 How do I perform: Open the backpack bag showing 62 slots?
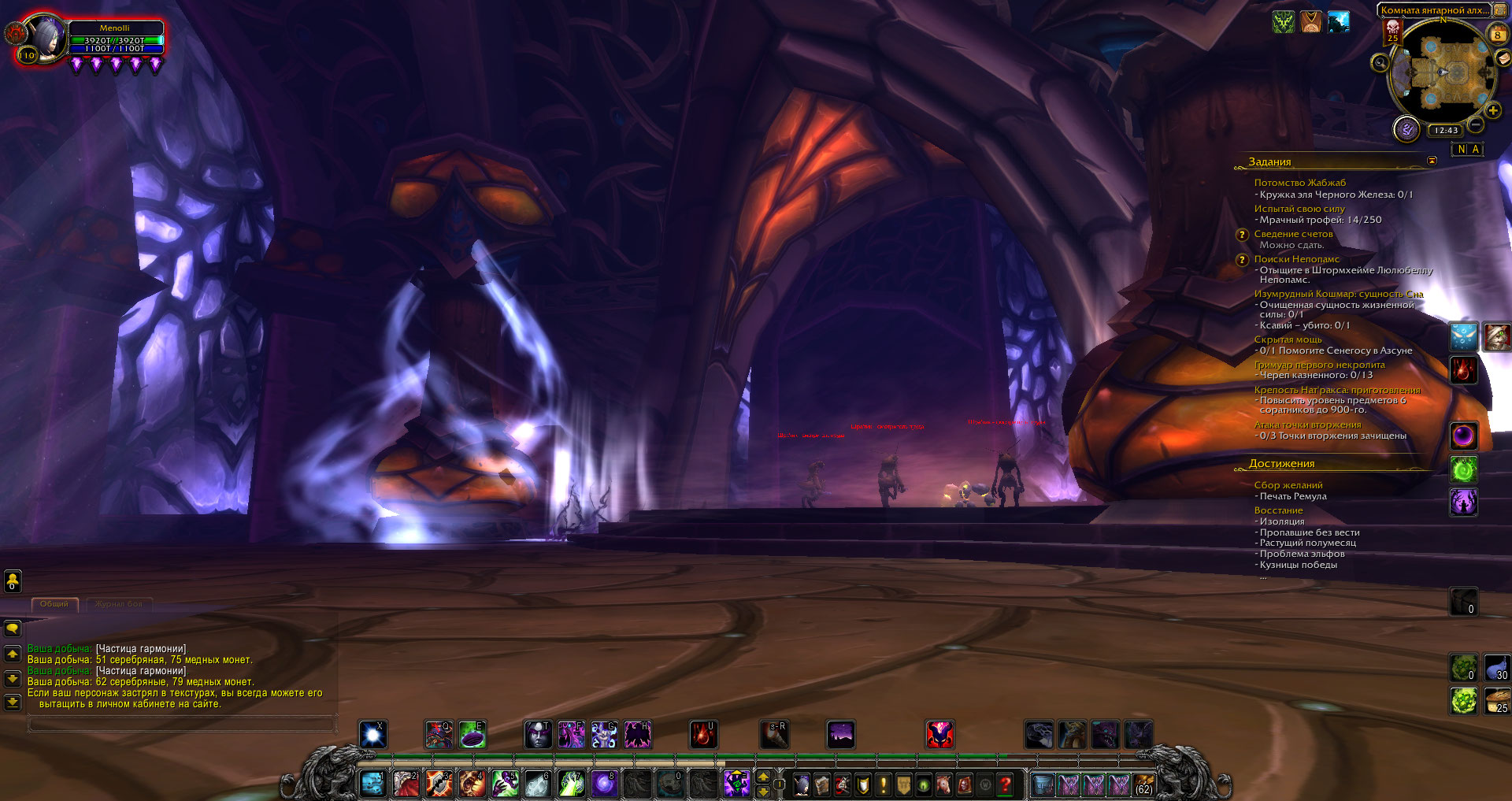point(1143,784)
